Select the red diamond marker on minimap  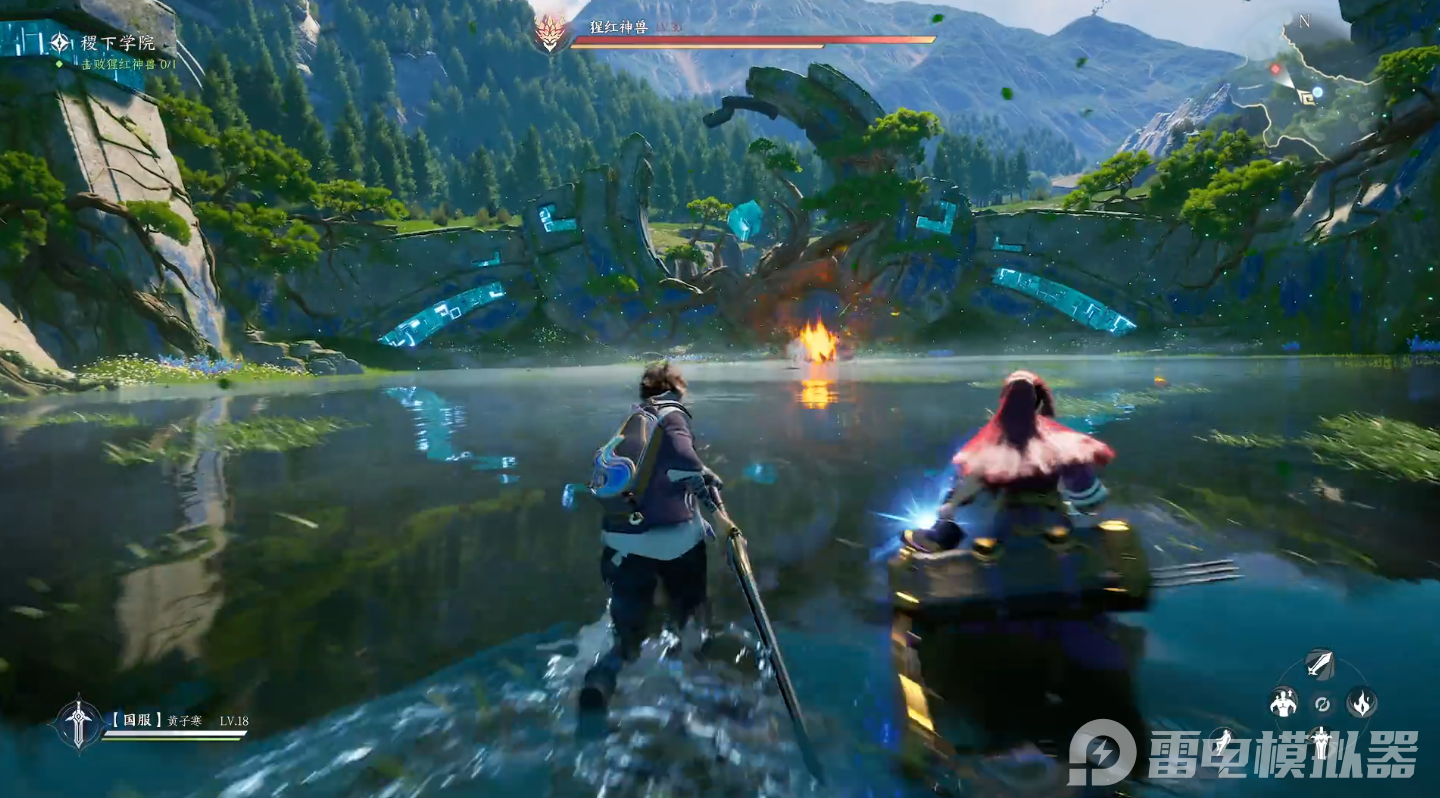point(1275,69)
